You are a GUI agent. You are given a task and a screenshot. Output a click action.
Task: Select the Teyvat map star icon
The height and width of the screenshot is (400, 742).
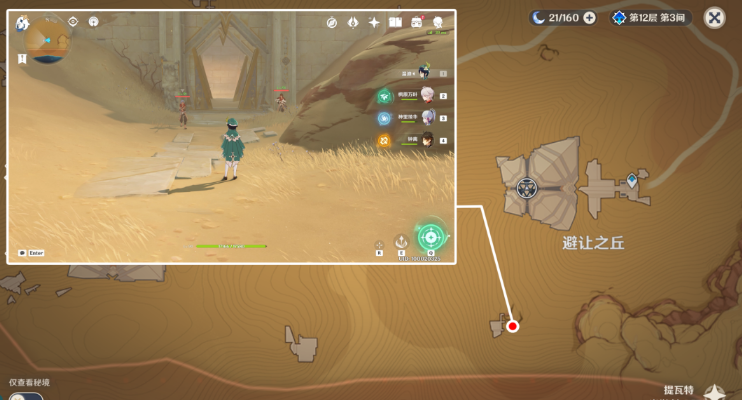point(714,393)
